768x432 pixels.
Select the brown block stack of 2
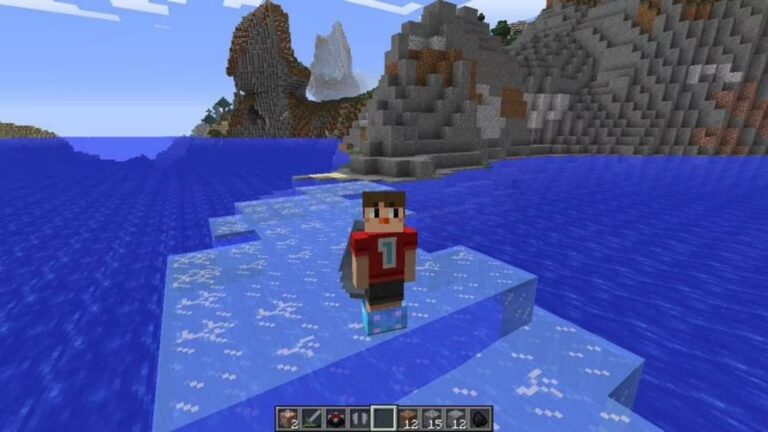287,418
